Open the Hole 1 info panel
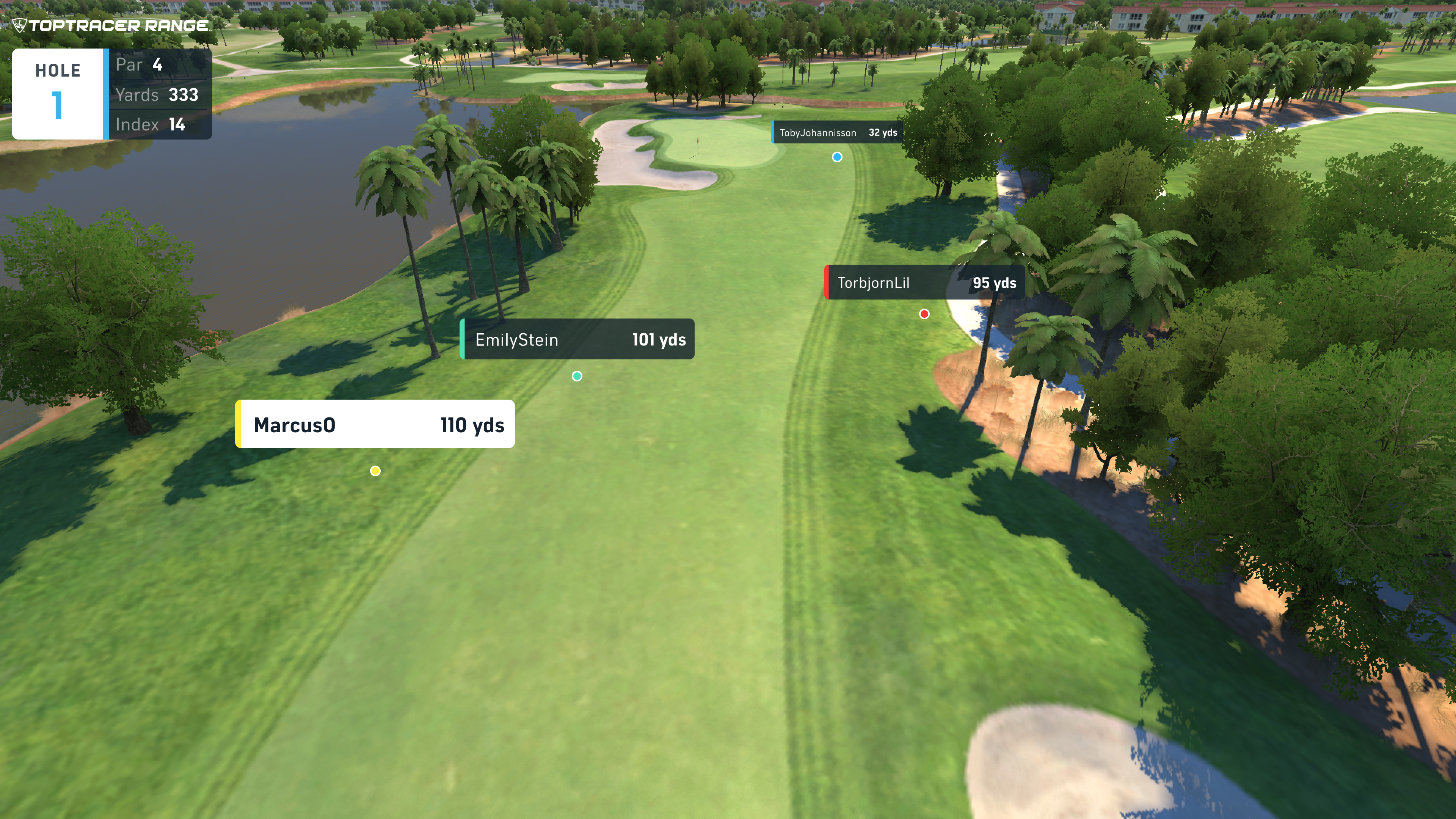The image size is (1456, 819). click(112, 94)
